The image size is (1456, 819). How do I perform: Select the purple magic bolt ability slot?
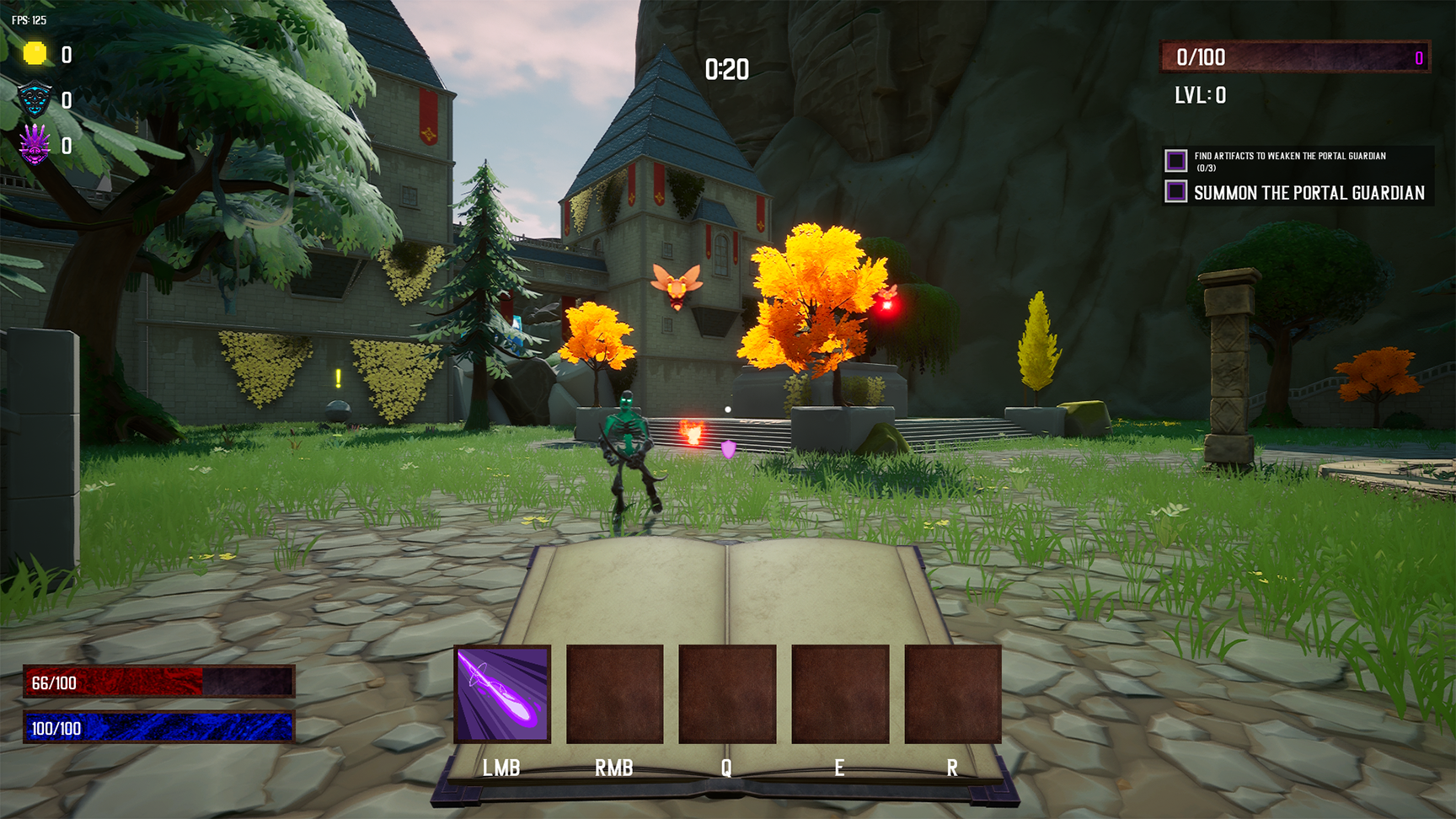[502, 694]
